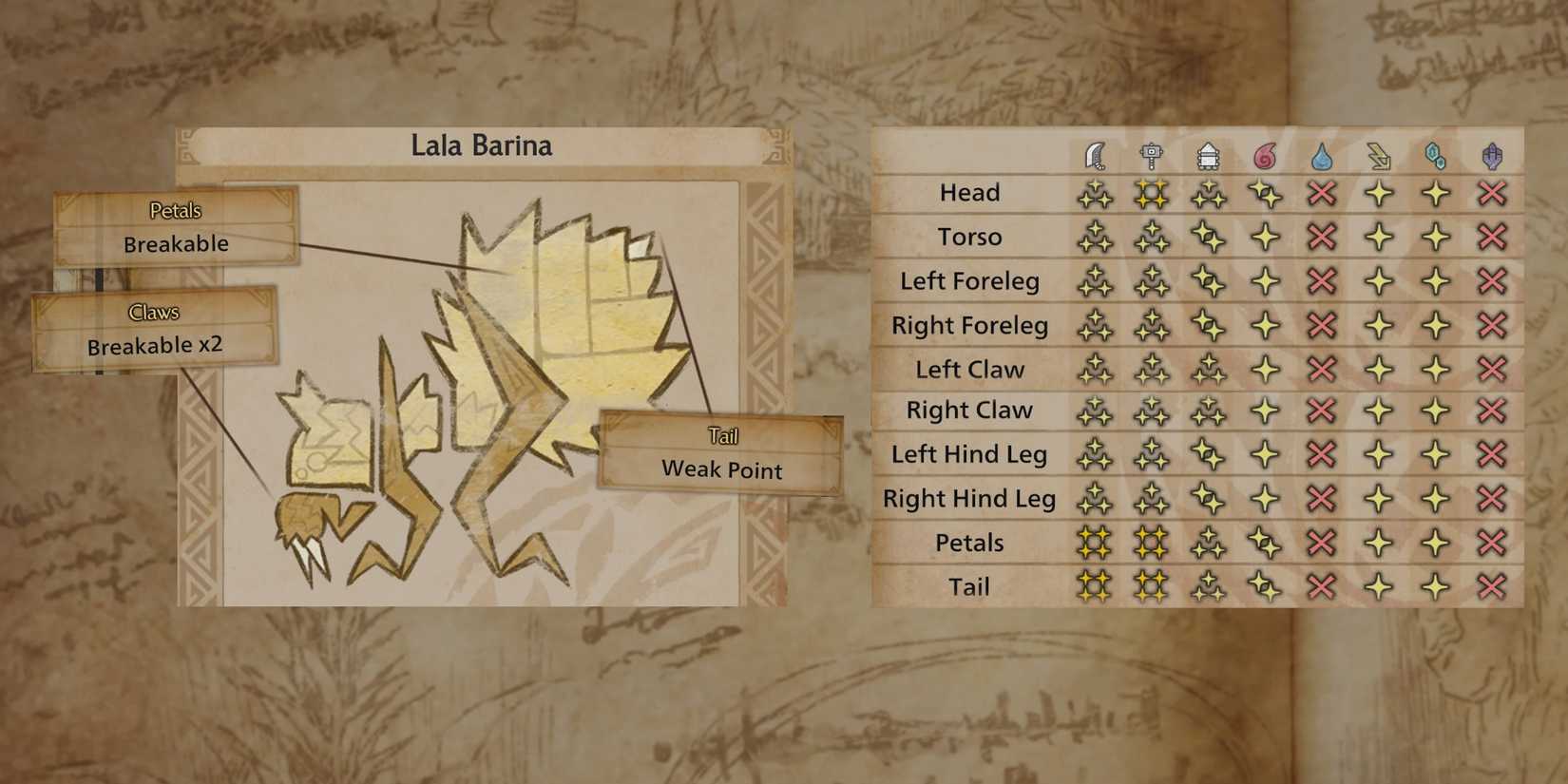Click the ice star rating for Left Claw
Viewport: 1568px width, 784px height.
[1434, 368]
